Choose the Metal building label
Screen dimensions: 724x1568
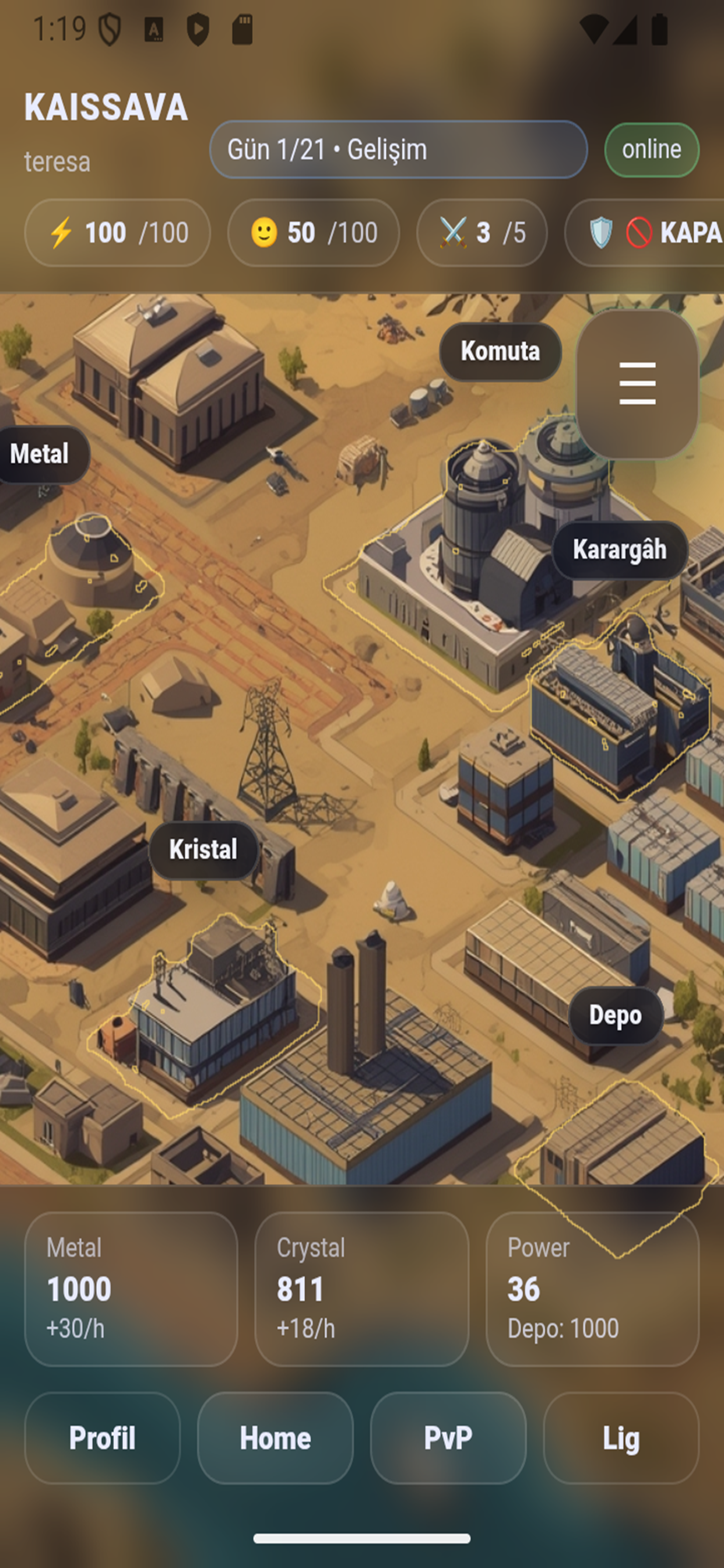coord(40,454)
